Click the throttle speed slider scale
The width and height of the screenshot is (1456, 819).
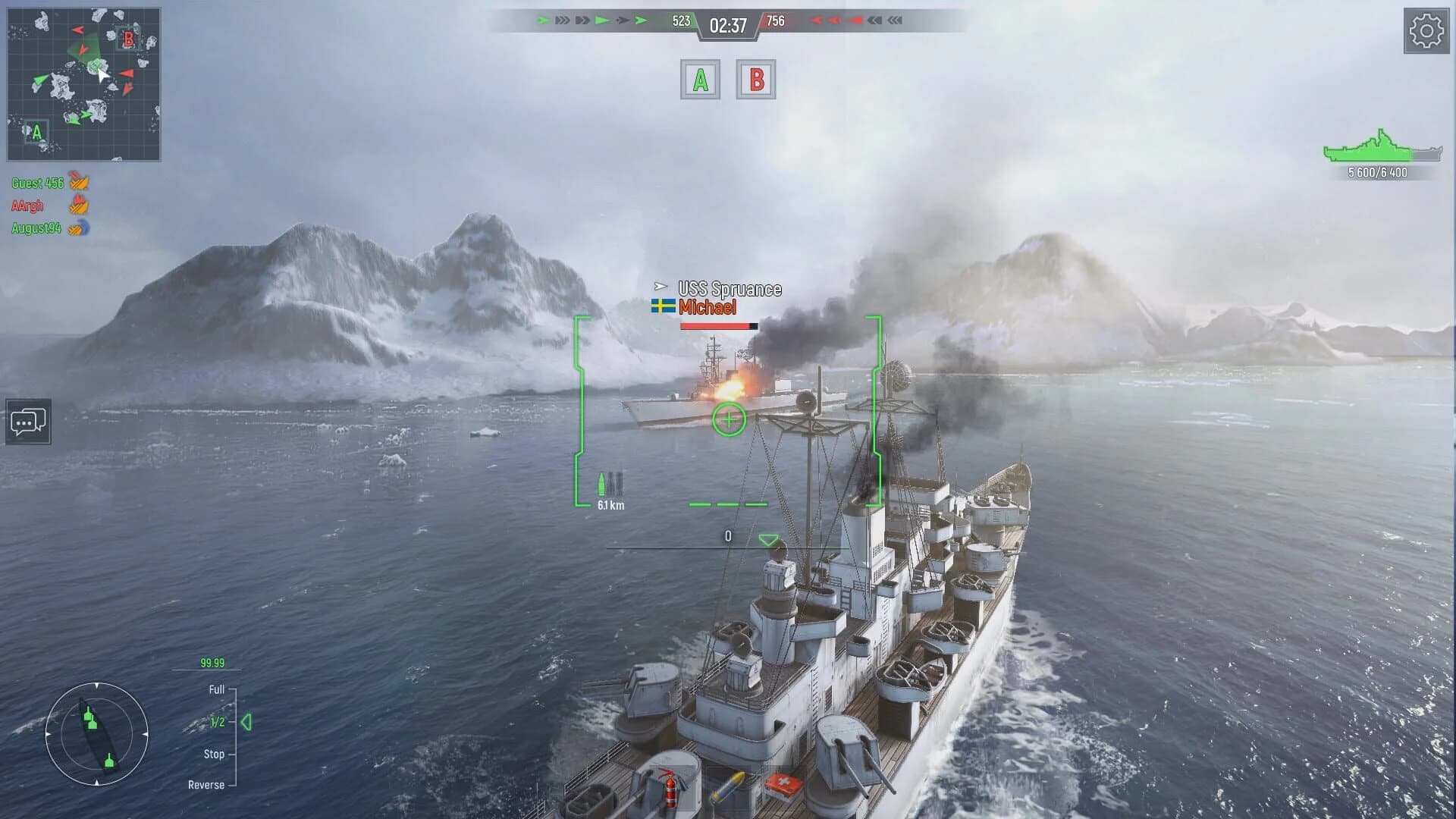(x=235, y=736)
